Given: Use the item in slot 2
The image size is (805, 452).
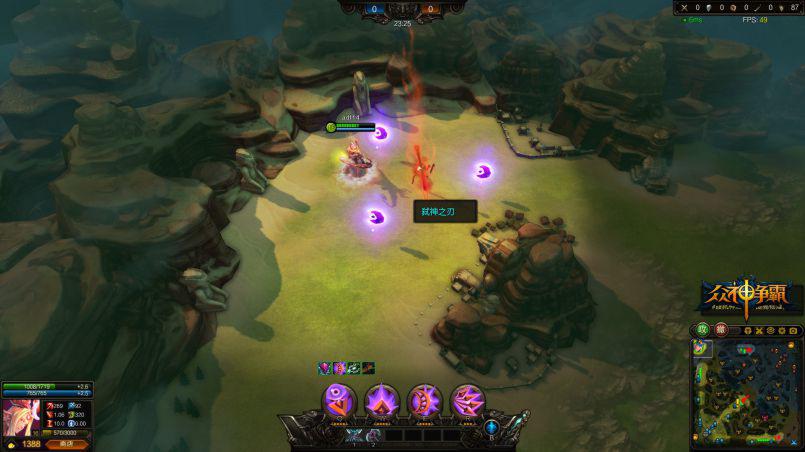Looking at the screenshot, I should coord(373,435).
